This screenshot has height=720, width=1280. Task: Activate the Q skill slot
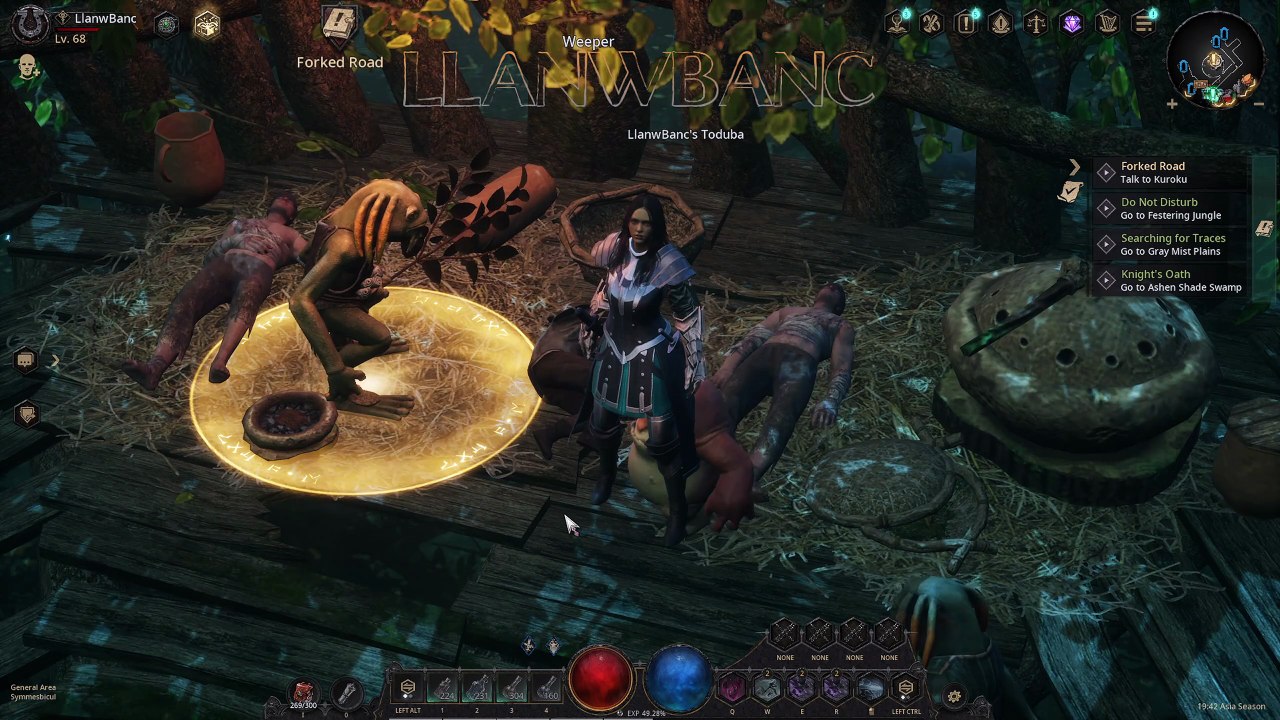coord(732,689)
